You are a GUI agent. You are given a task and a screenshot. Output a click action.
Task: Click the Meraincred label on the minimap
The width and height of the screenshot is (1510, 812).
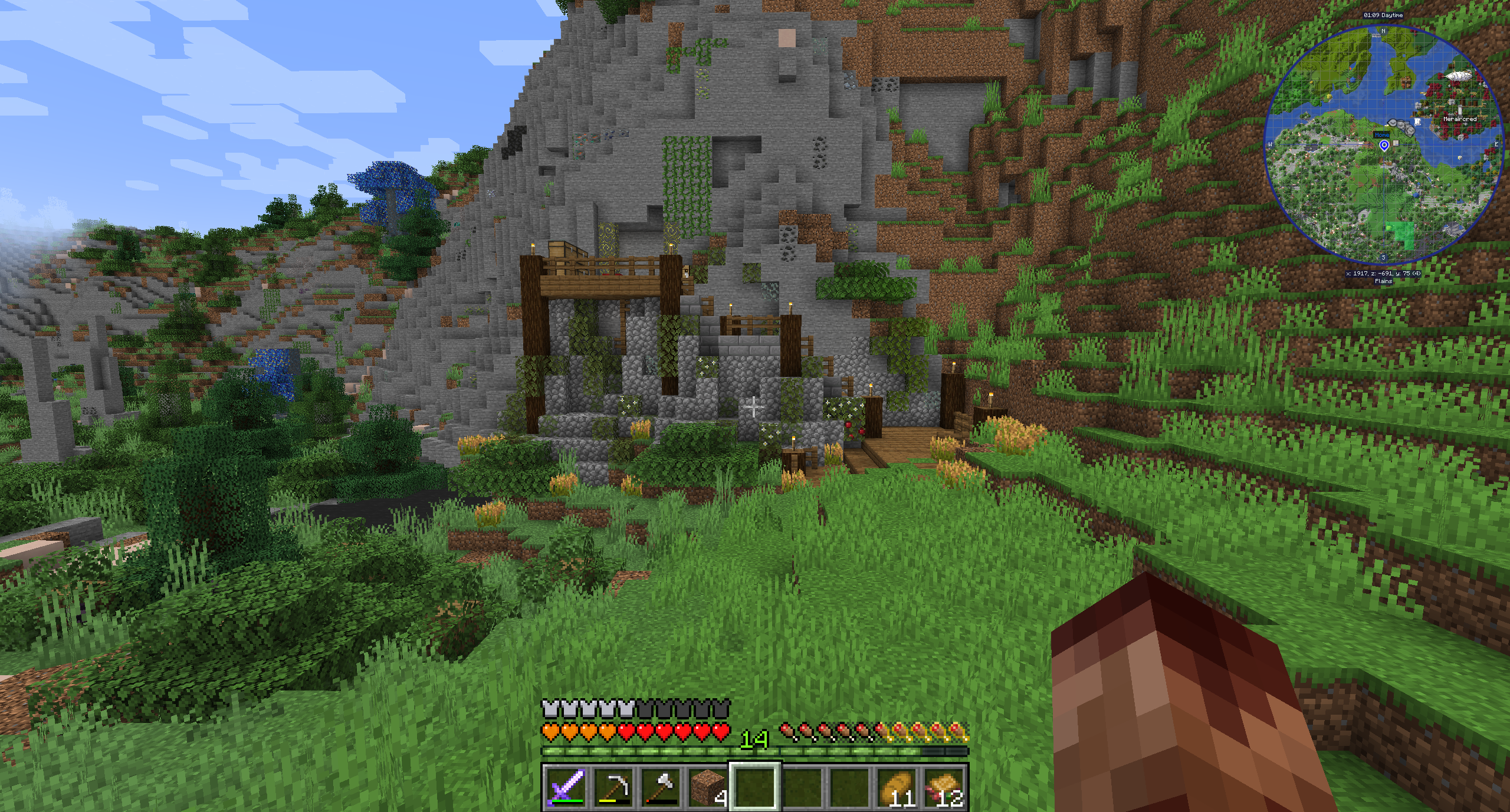[x=1460, y=119]
